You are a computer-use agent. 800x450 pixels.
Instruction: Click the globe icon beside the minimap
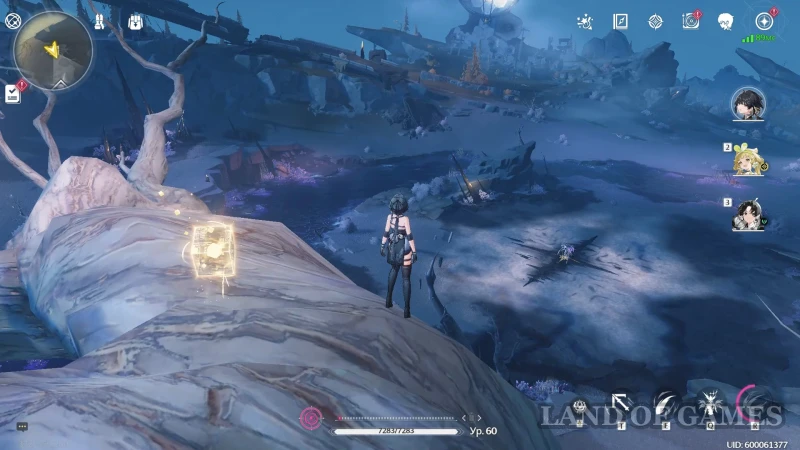click(12, 21)
